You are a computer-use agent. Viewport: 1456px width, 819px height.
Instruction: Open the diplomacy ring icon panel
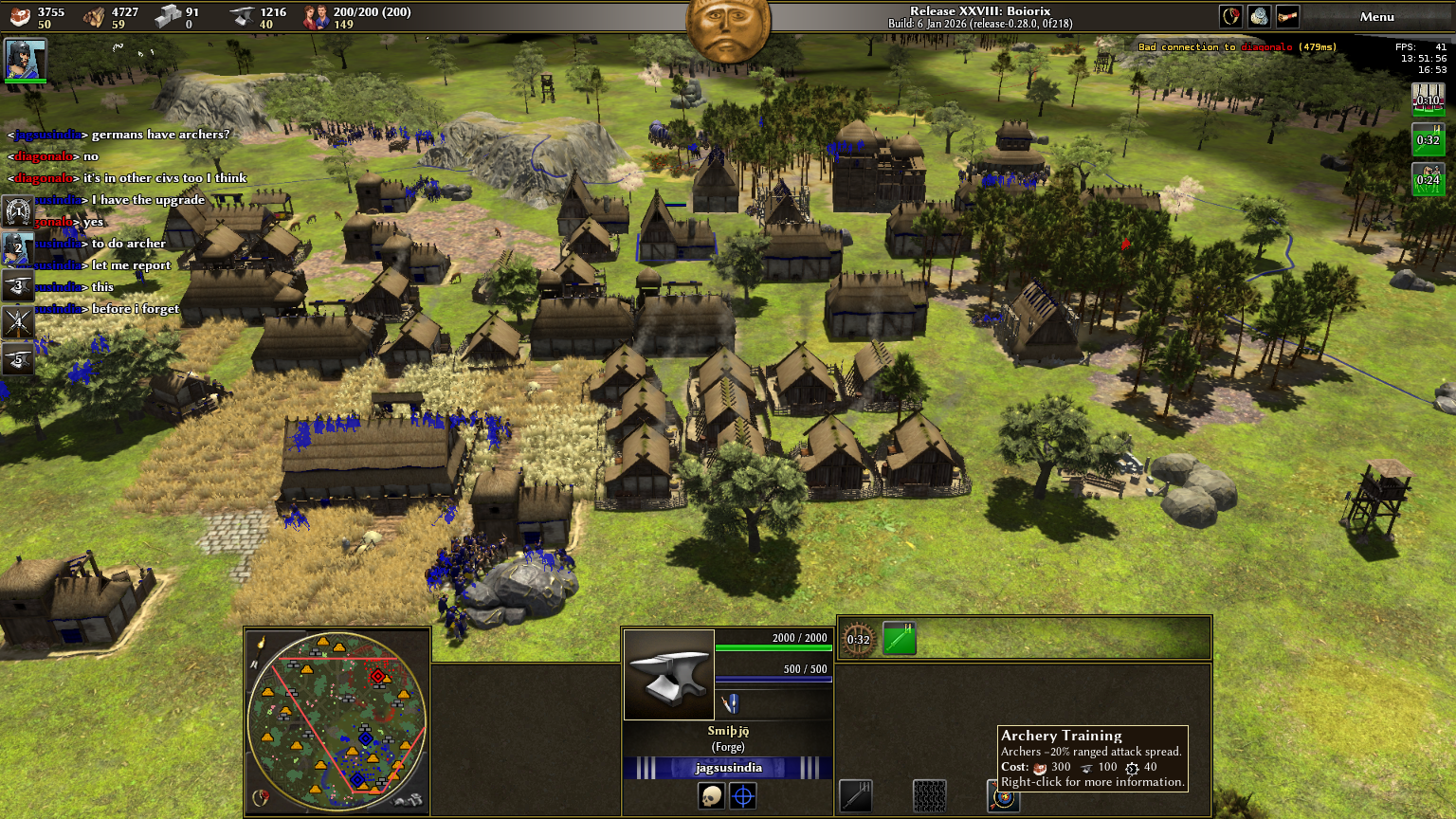(x=1230, y=16)
